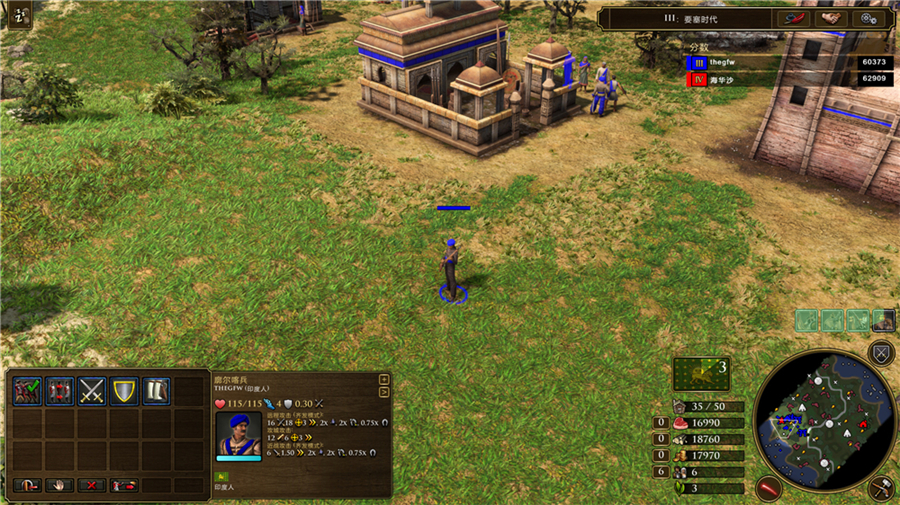
Task: Expand the unit info plus button
Action: tap(384, 379)
